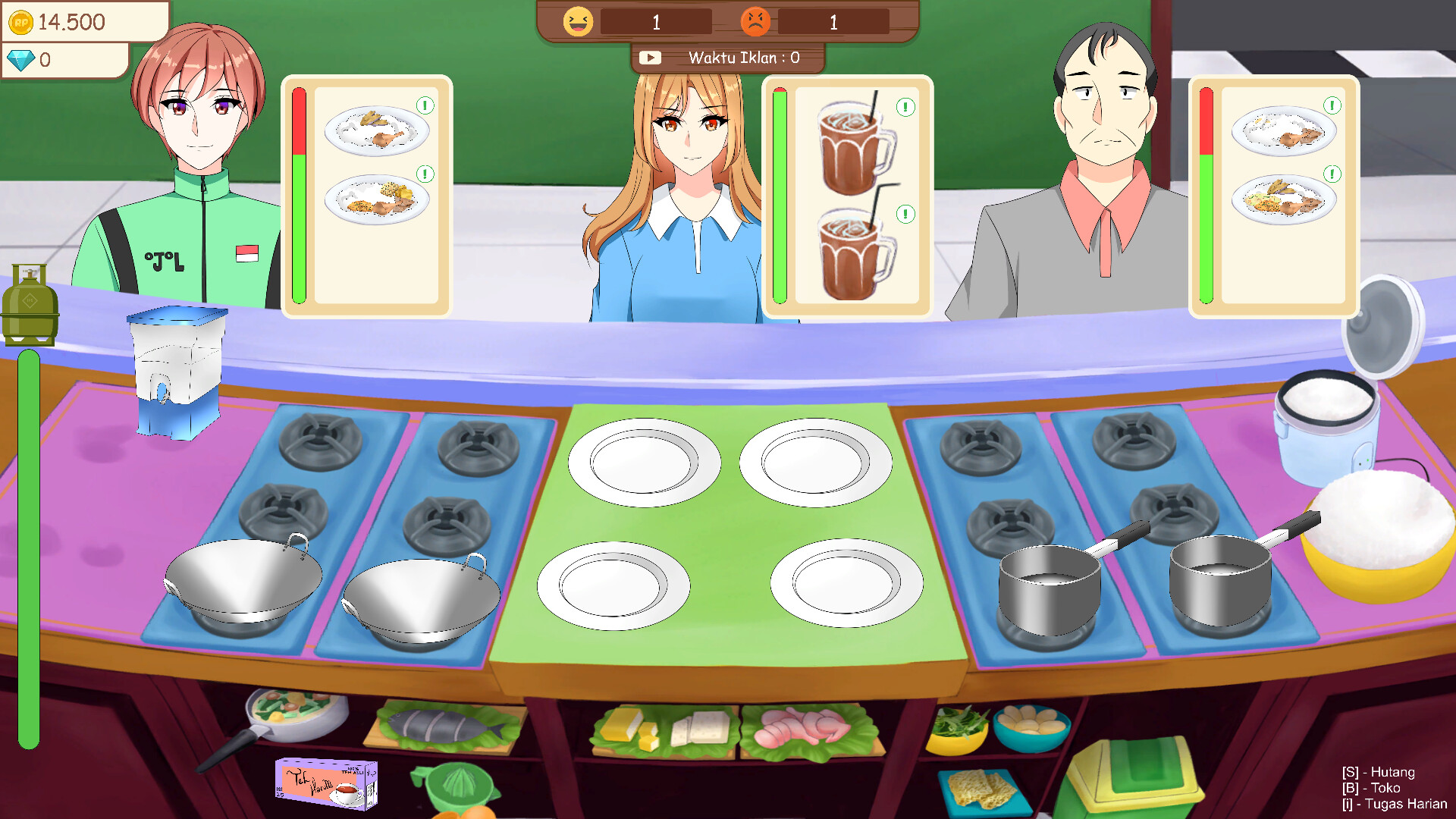Viewport: 1456px width, 819px height.
Task: Click the YouTube ad icon beside Waktu Iklan
Action: click(x=651, y=56)
